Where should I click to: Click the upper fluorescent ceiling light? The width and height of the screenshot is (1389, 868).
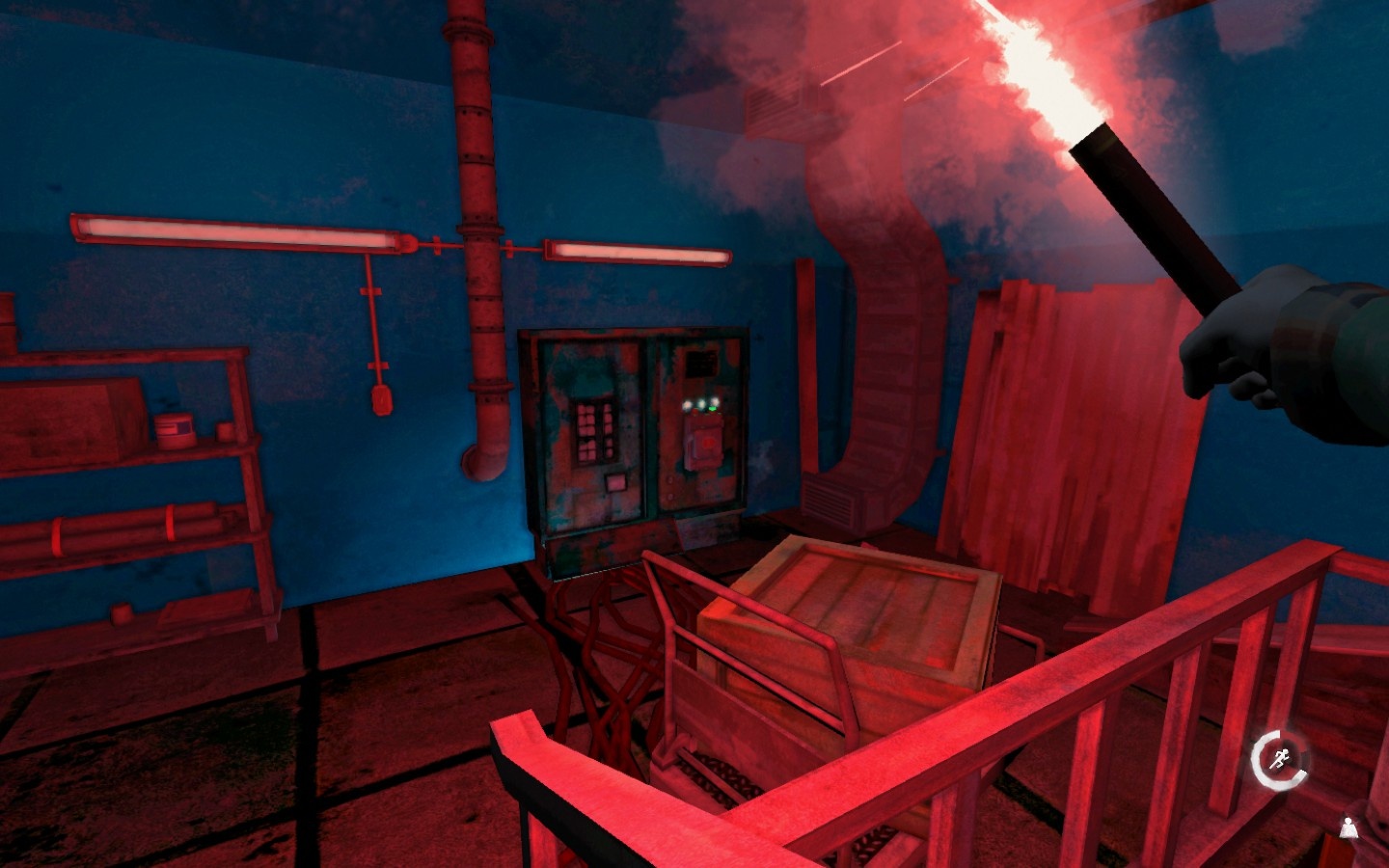point(222,230)
